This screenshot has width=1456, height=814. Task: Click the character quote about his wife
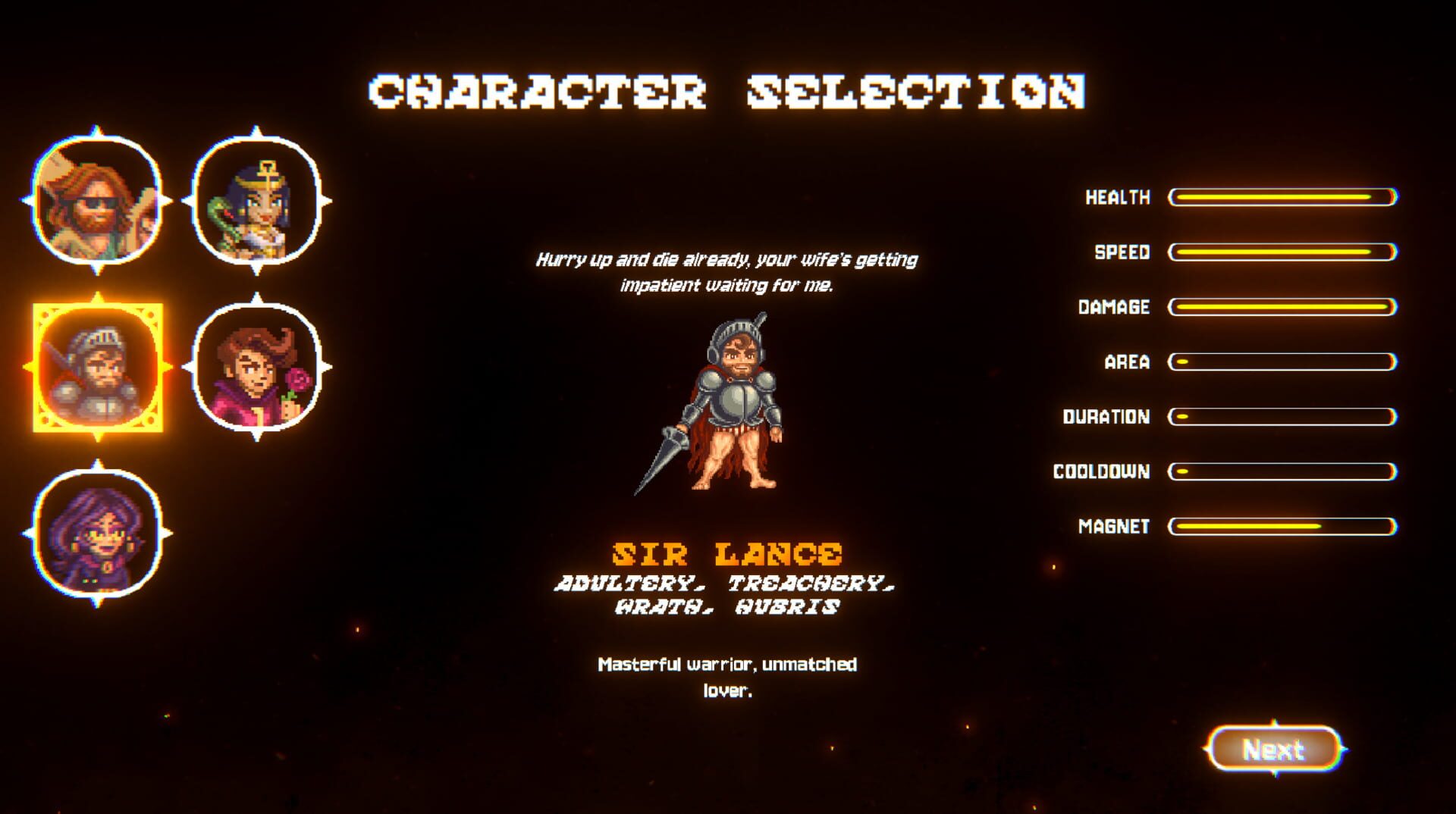point(726,273)
